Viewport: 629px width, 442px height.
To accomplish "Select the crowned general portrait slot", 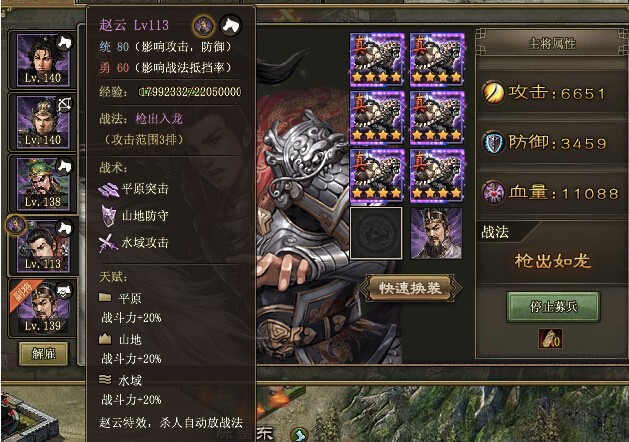I will (x=436, y=233).
